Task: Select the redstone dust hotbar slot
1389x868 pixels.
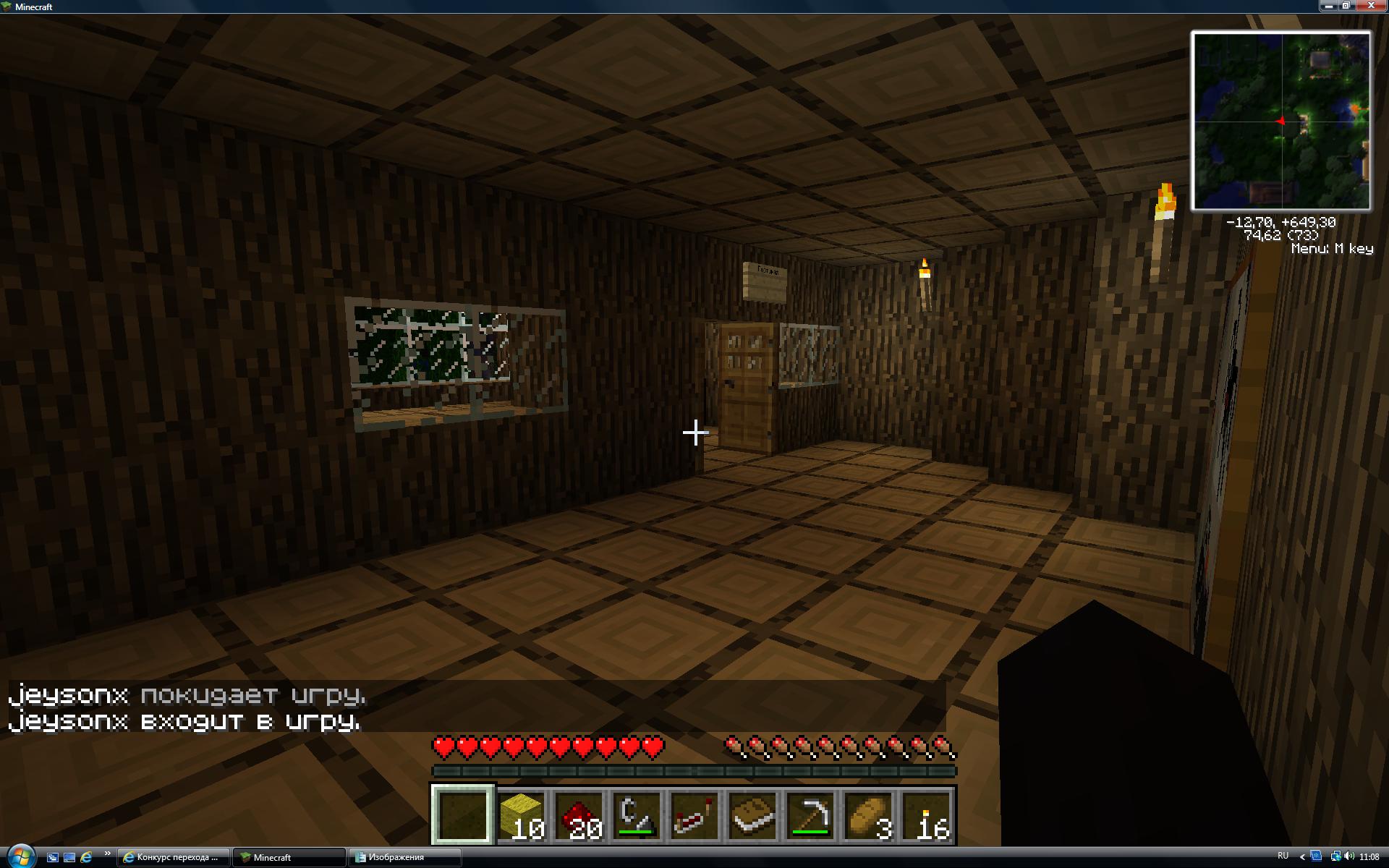Action: 579,815
